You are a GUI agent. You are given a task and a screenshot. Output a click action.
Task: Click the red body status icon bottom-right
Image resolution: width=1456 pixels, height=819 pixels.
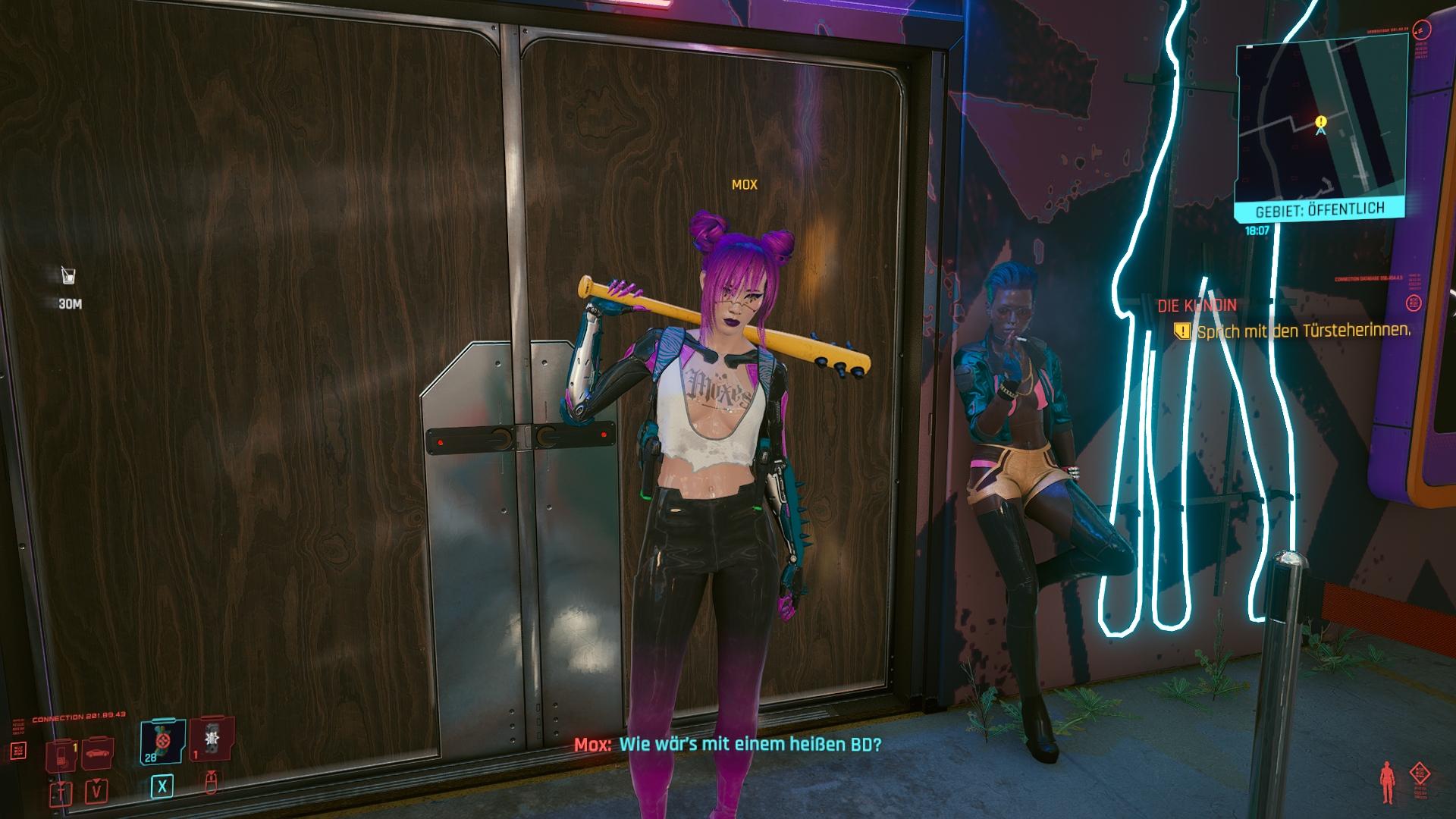(x=1388, y=781)
